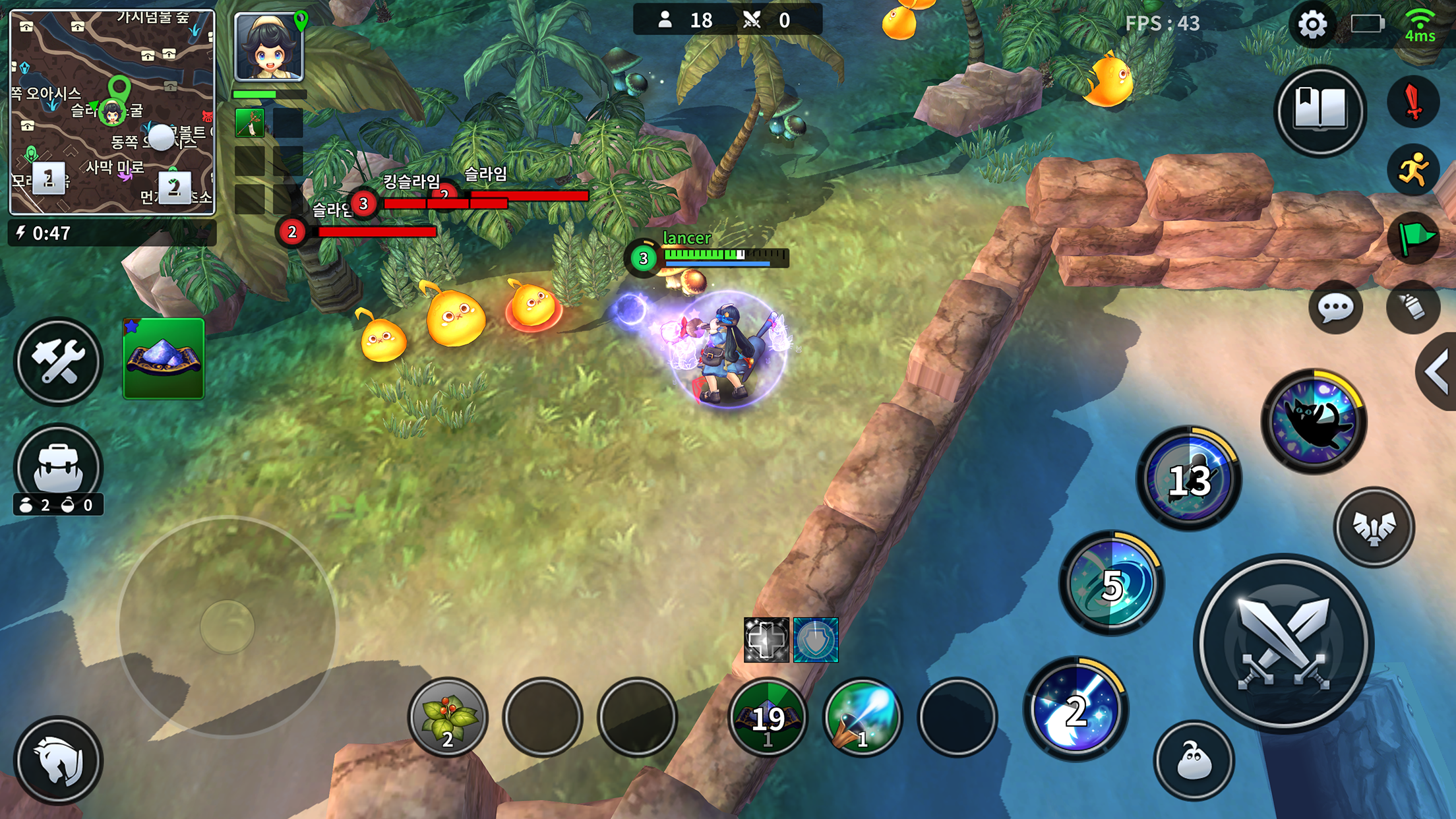Viewport: 1456px width, 819px height.
Task: Select the blue crystal carpet item
Action: [x=164, y=358]
